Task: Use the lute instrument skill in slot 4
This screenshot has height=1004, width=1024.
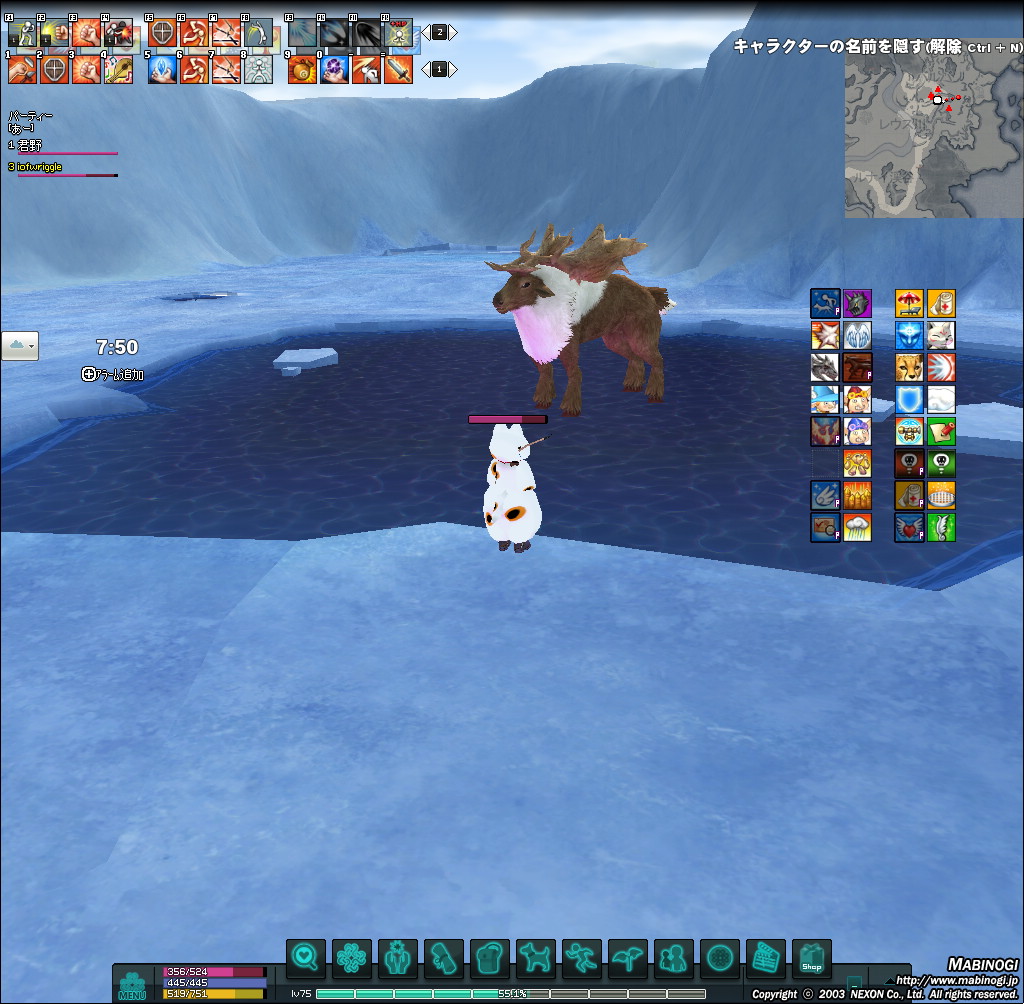Action: (x=119, y=70)
